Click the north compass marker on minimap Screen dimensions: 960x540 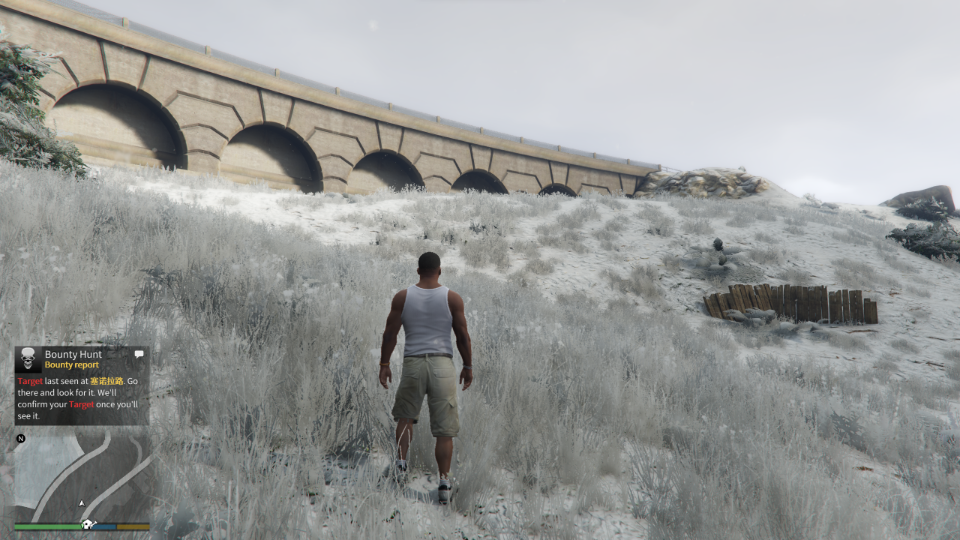pos(21,438)
